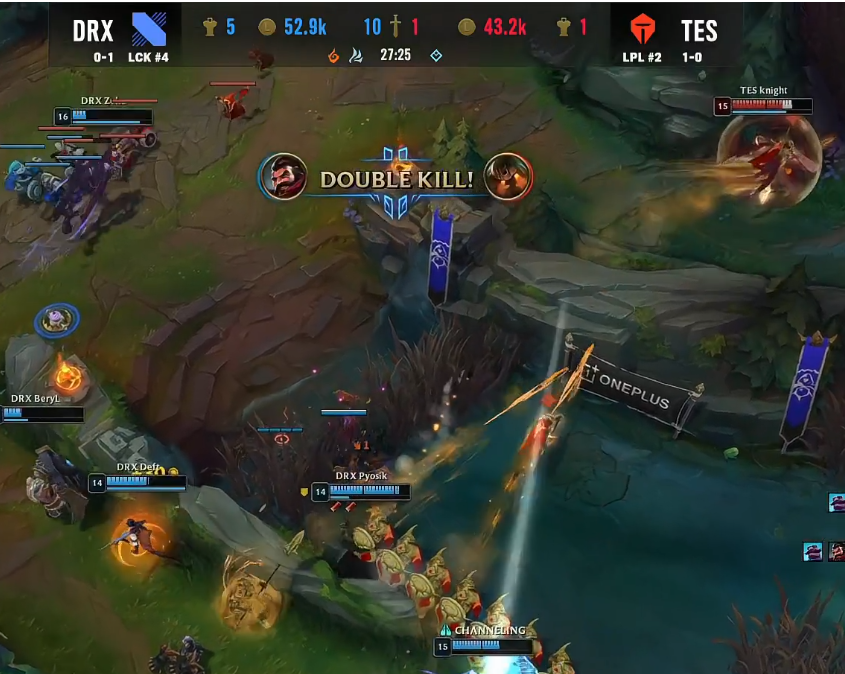This screenshot has height=674, width=845.
Task: Click the orange TES team logo
Action: (642, 28)
